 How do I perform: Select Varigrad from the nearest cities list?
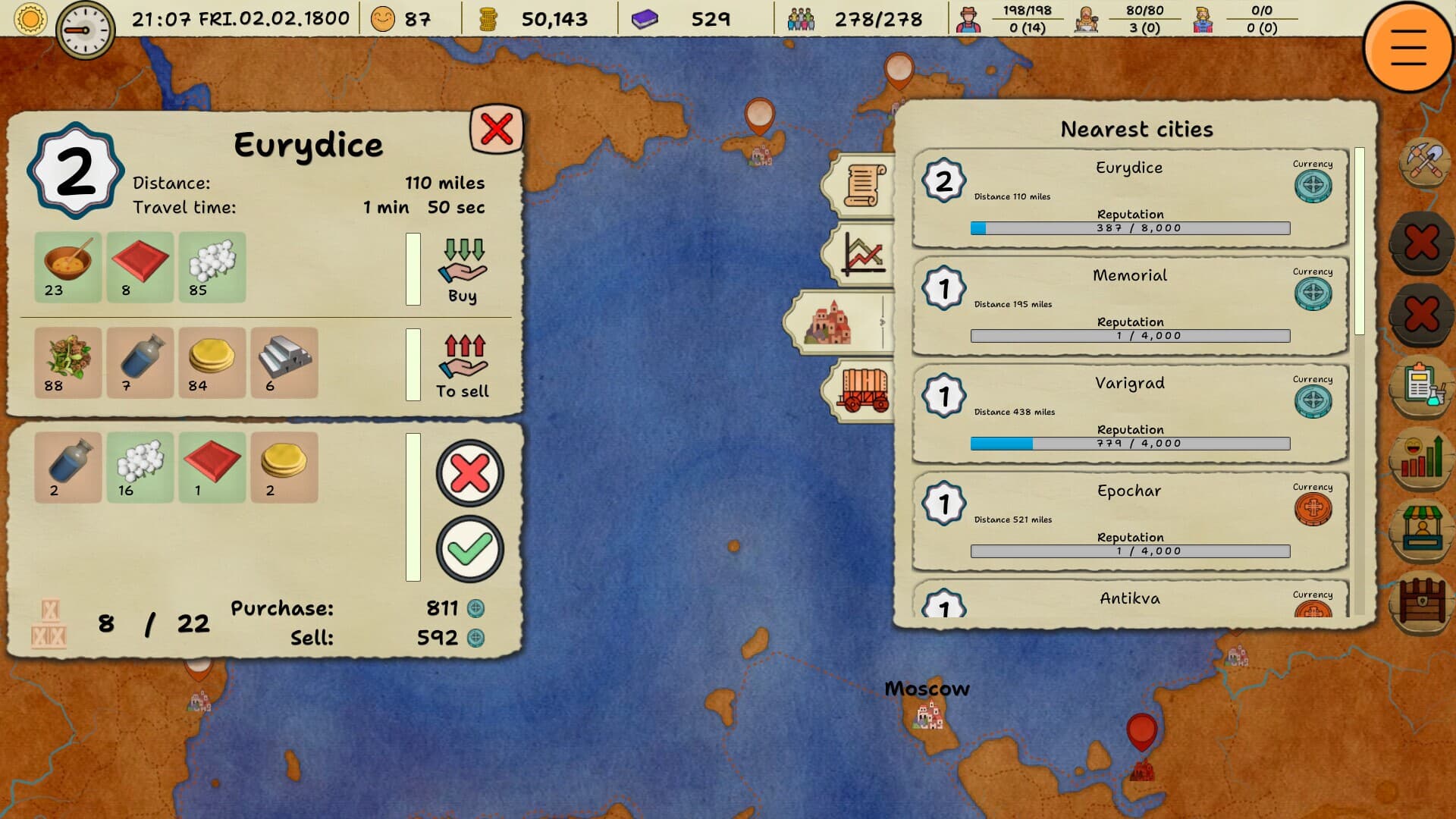coord(1128,412)
